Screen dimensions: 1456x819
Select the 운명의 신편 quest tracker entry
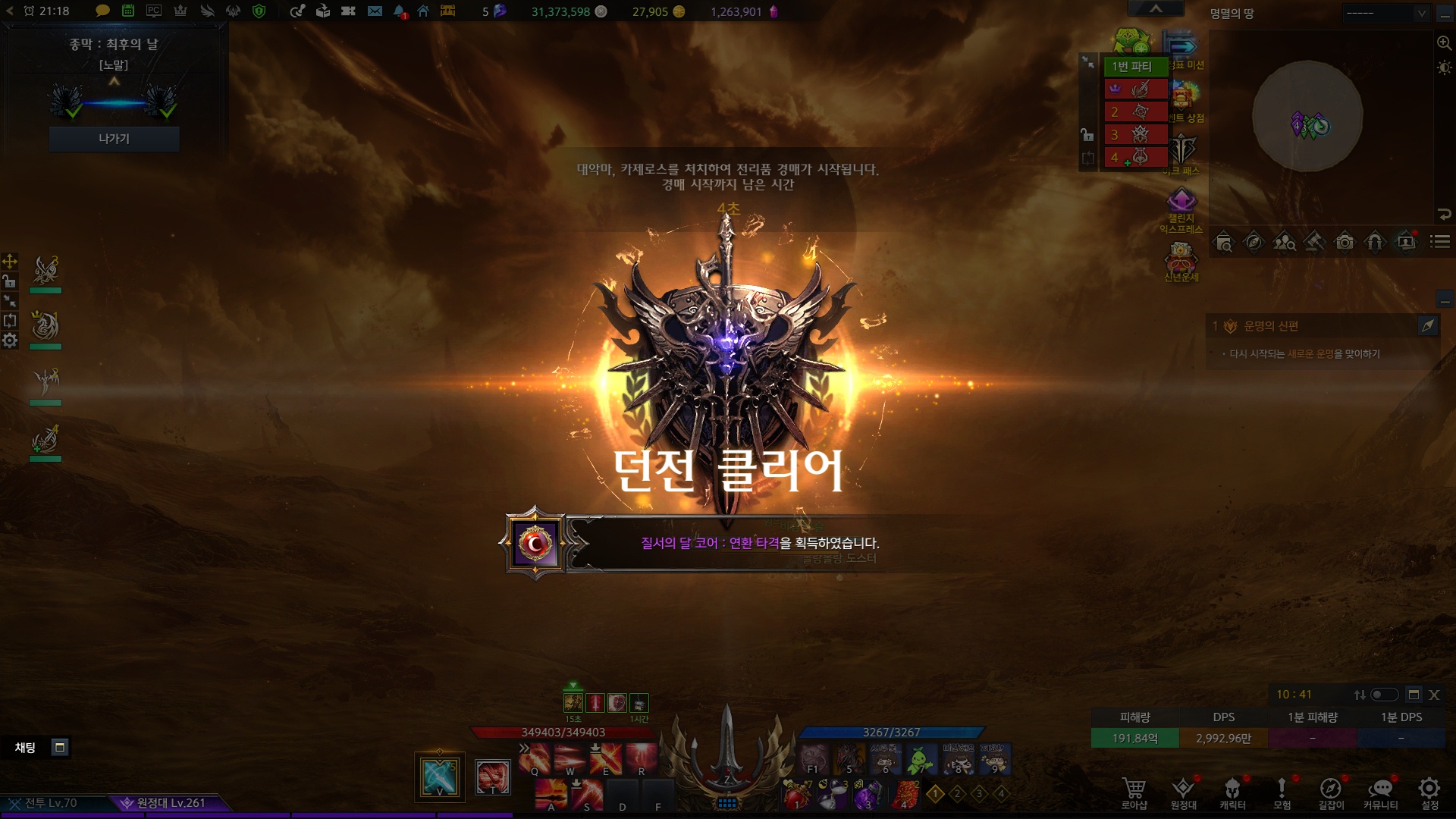(1271, 326)
